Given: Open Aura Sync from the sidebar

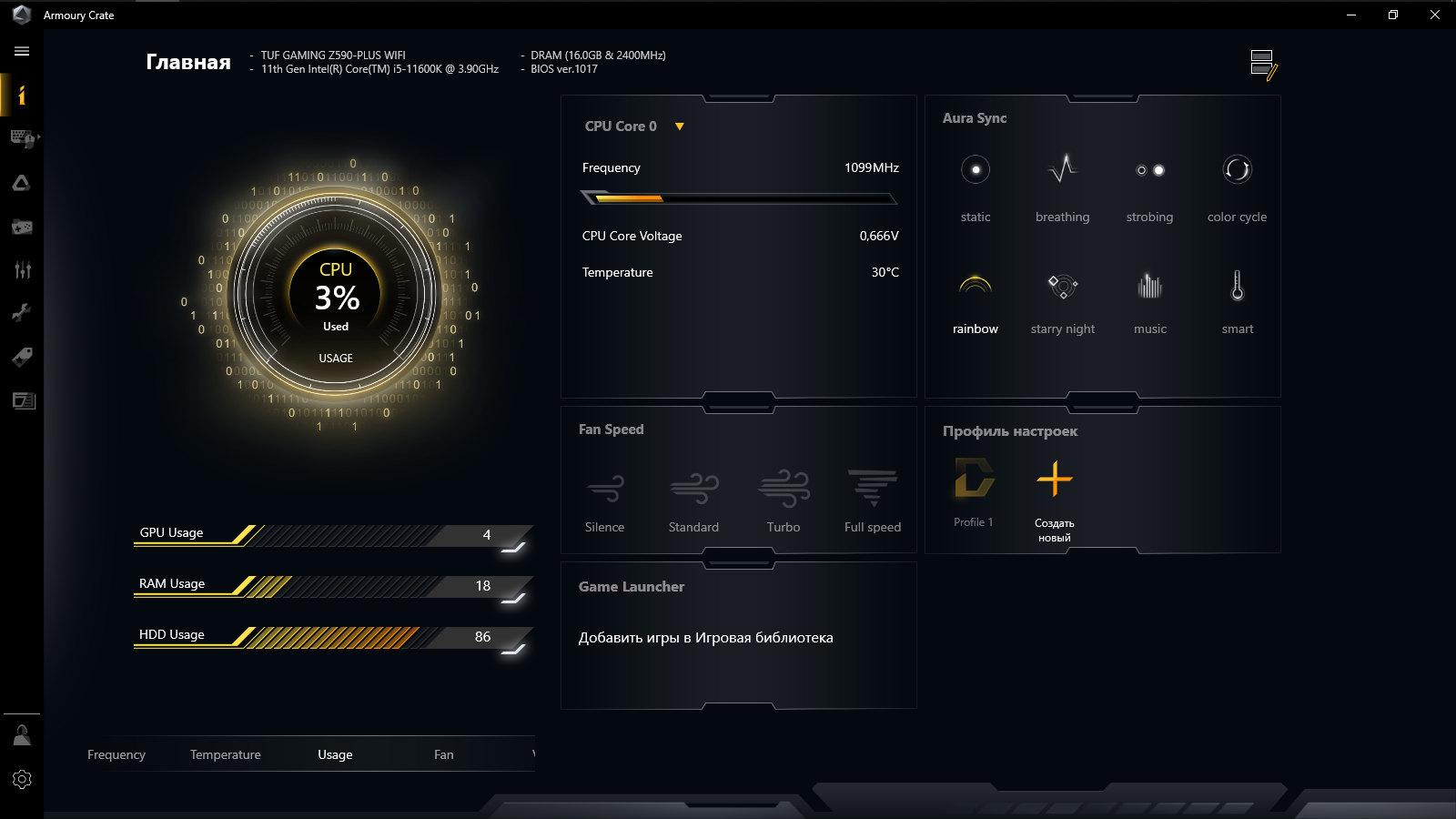Looking at the screenshot, I should click(x=21, y=183).
